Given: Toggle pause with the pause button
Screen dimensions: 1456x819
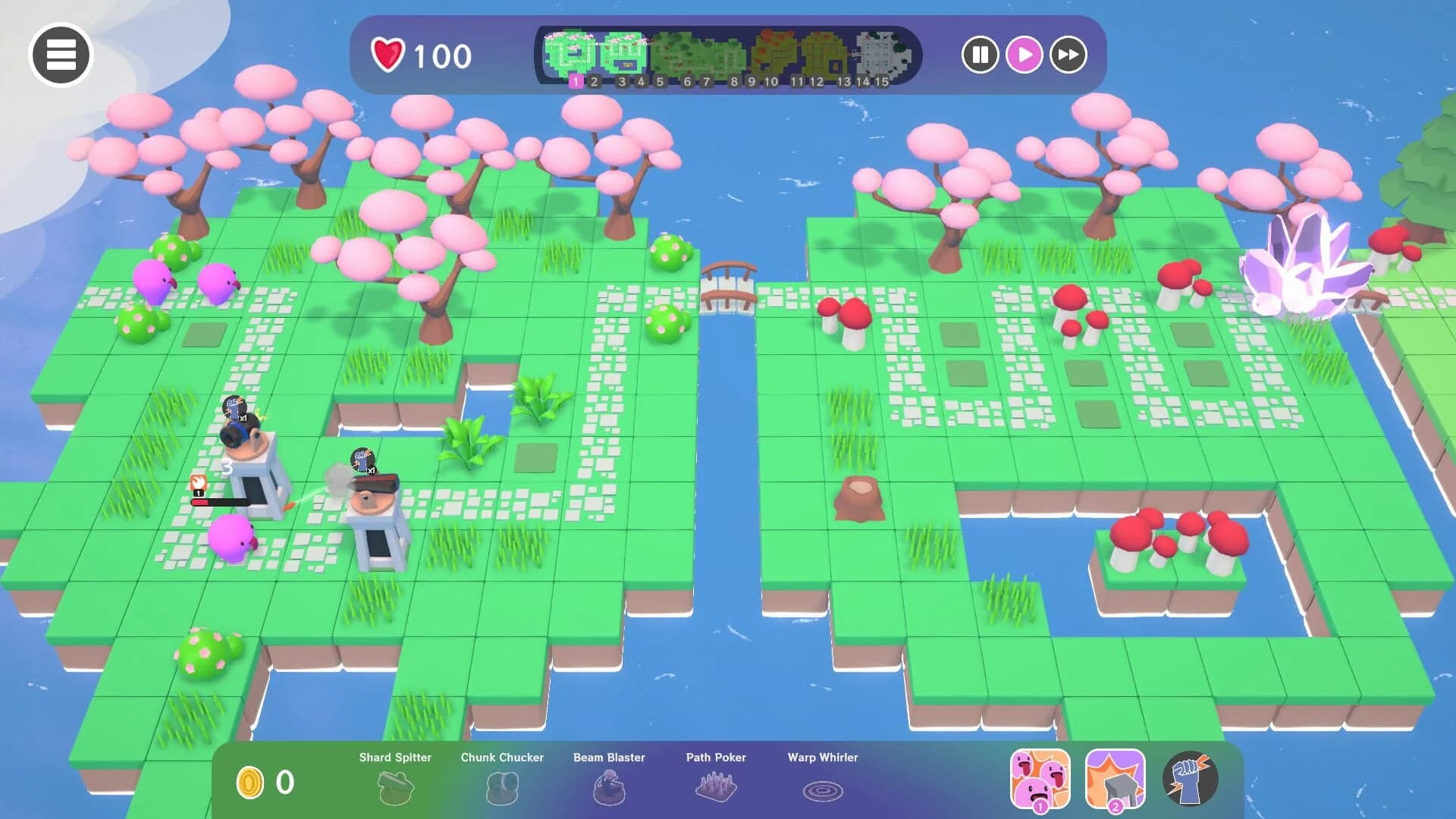Looking at the screenshot, I should tap(981, 55).
